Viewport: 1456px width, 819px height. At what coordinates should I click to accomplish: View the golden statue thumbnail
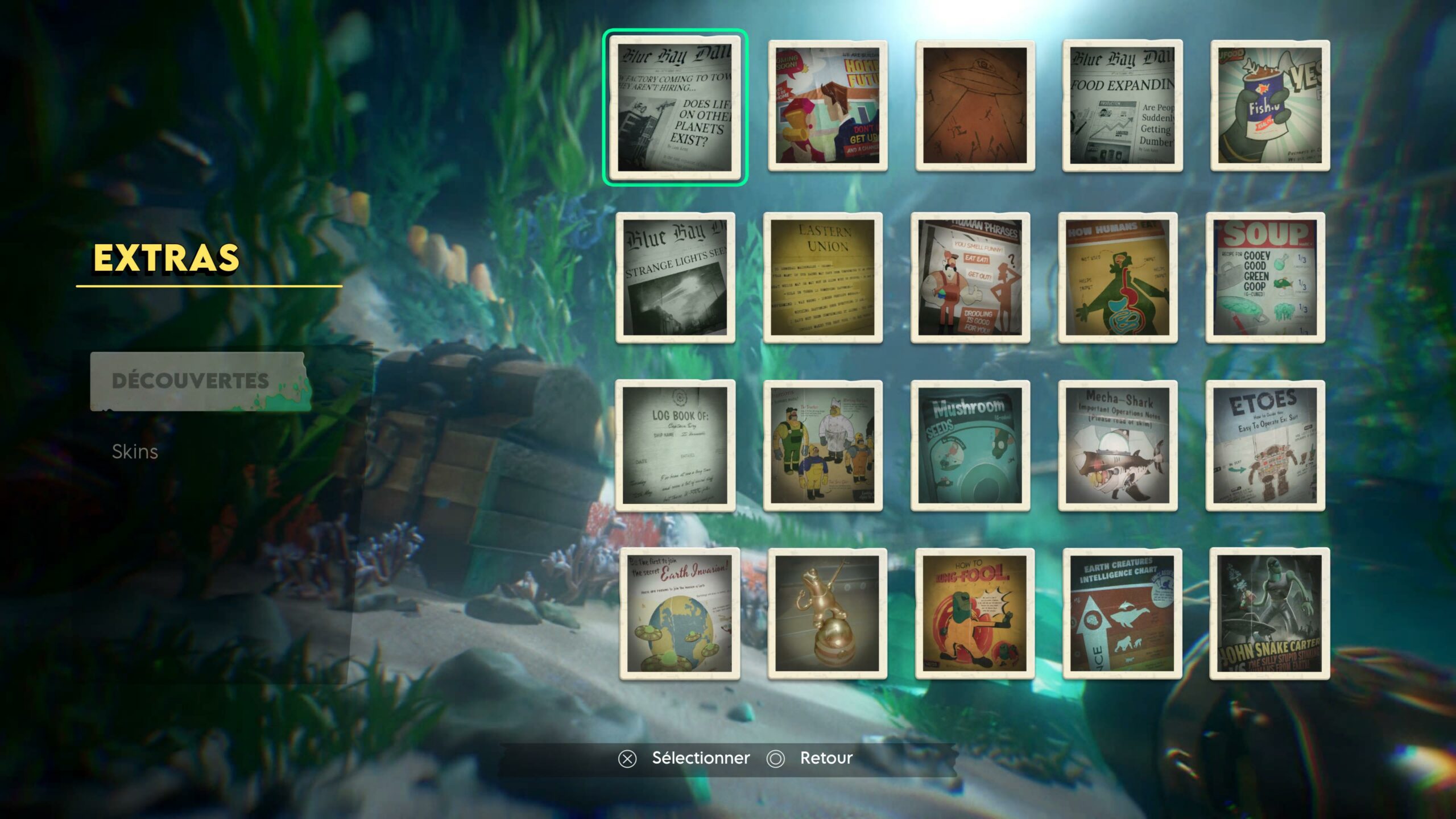[x=827, y=614]
